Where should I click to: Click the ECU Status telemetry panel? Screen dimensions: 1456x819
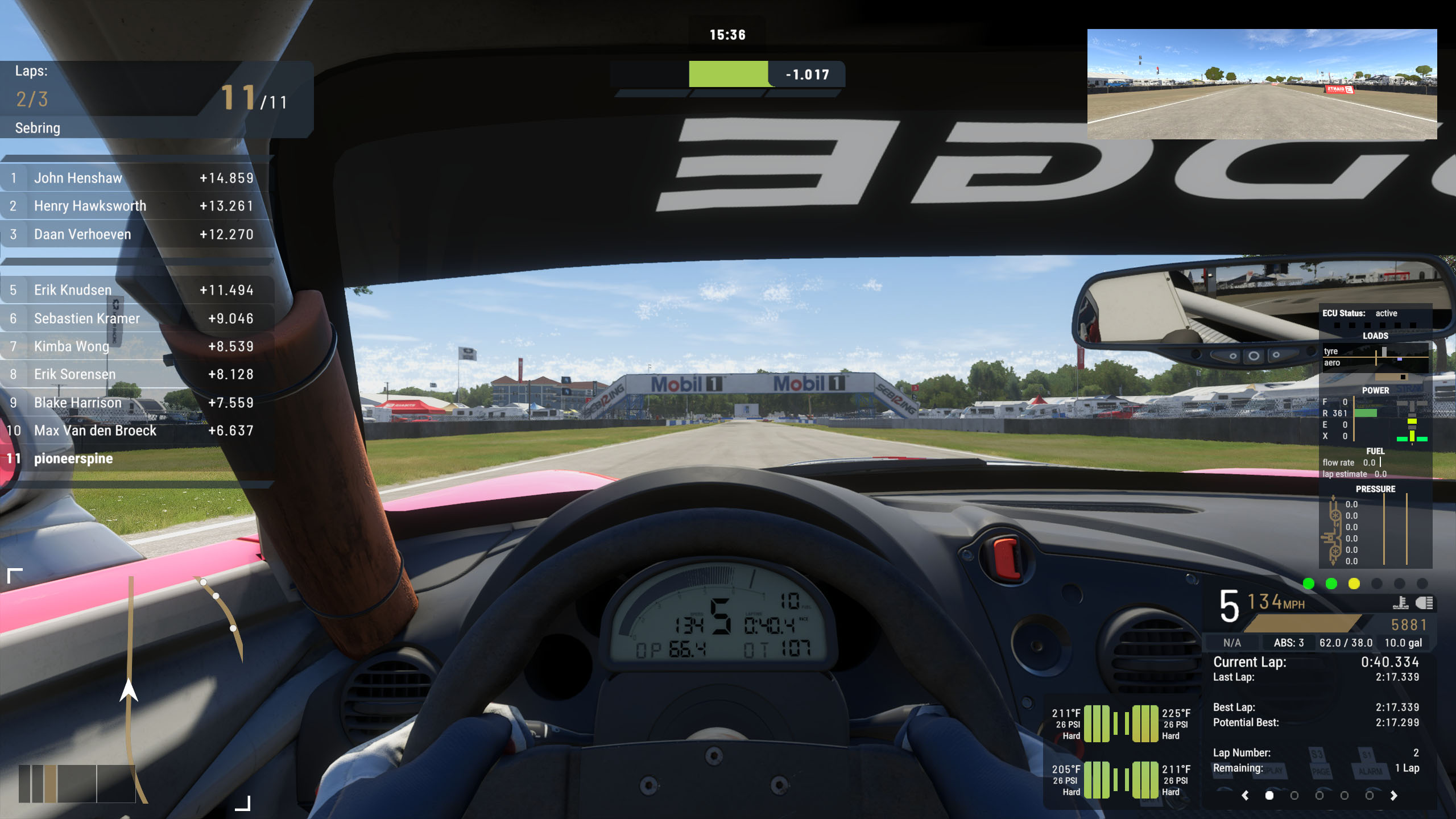pos(1375,437)
